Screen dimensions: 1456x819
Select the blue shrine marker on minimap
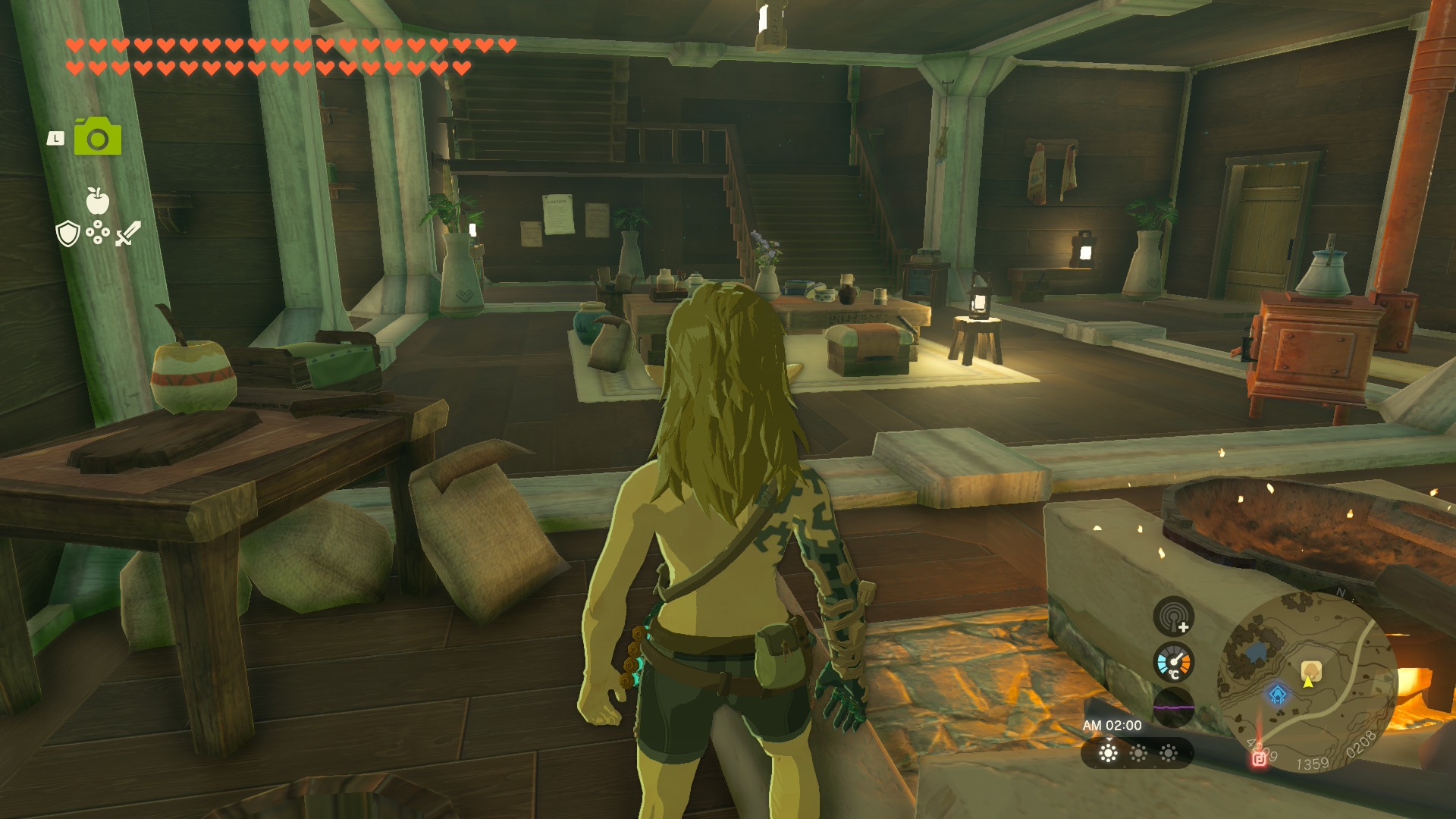tap(1278, 694)
